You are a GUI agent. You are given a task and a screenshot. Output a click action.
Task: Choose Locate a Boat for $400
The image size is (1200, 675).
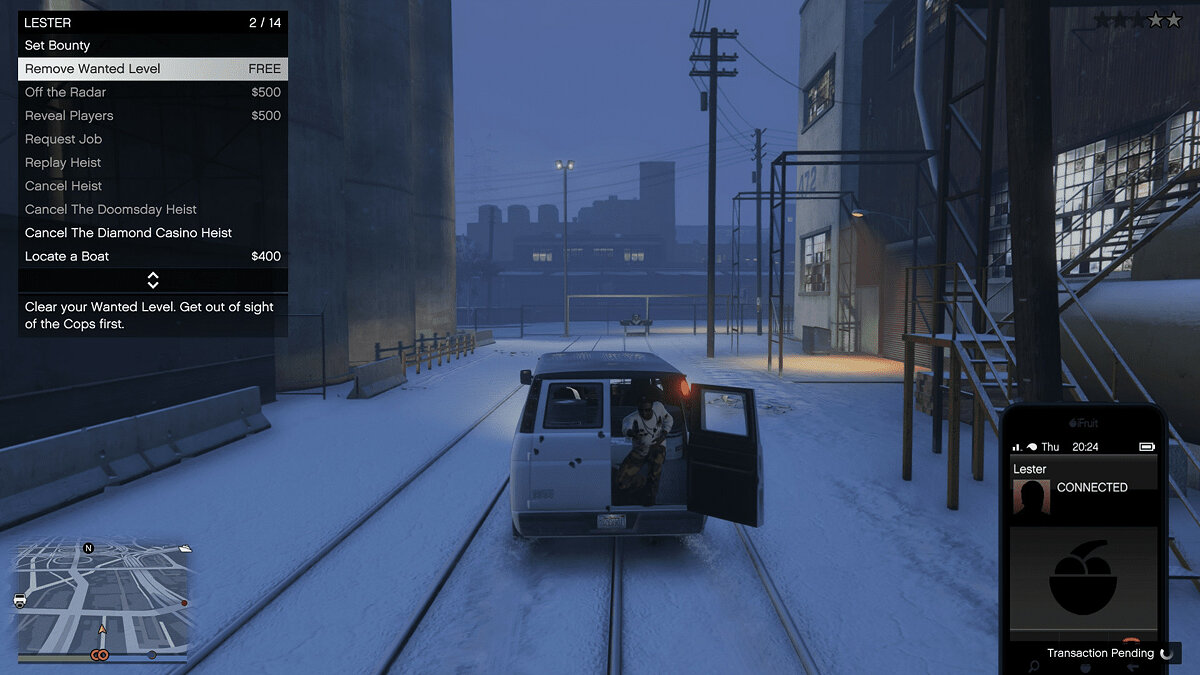point(152,256)
